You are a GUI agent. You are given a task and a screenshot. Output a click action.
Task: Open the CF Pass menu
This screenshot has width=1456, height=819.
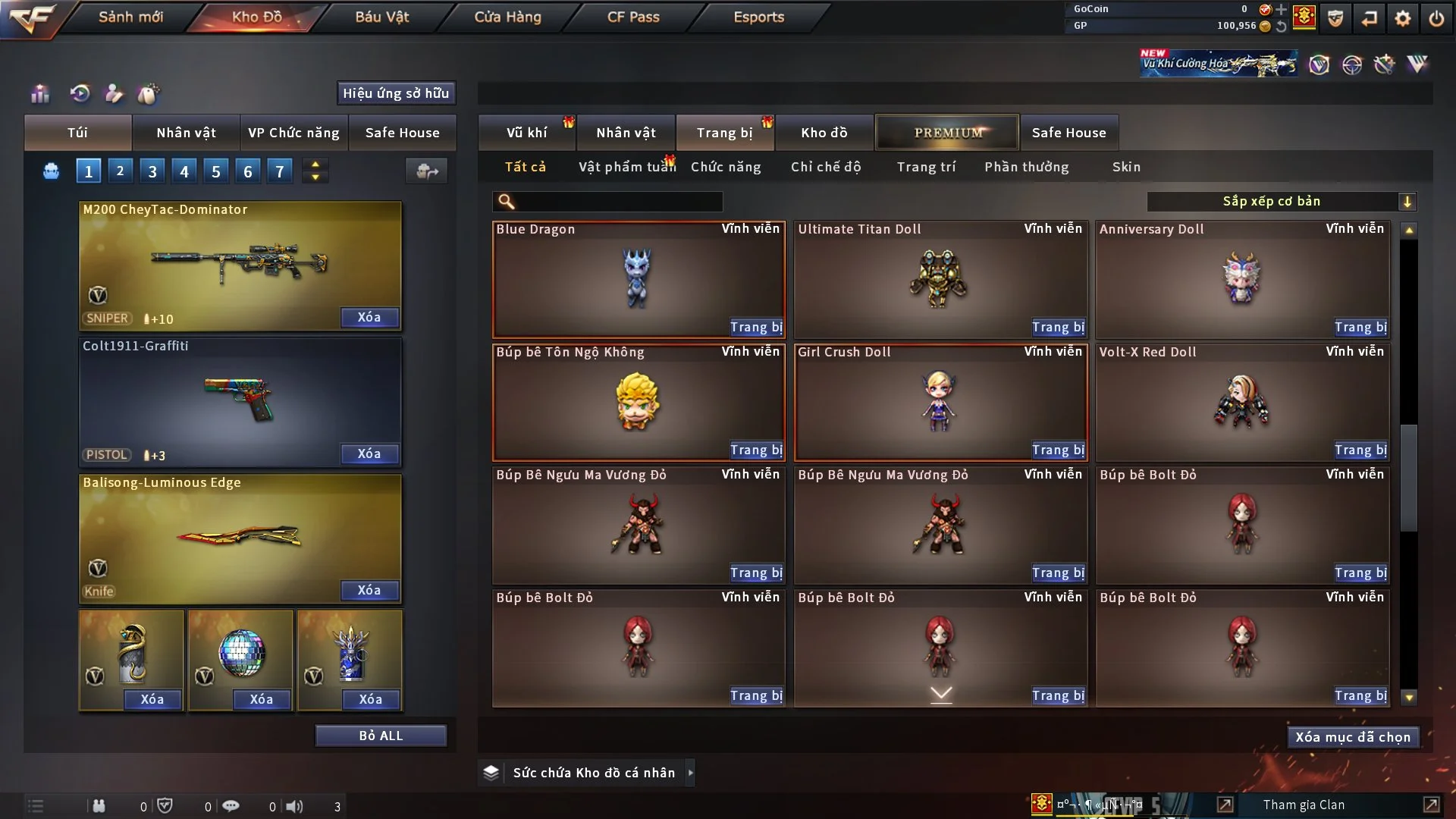[x=633, y=17]
